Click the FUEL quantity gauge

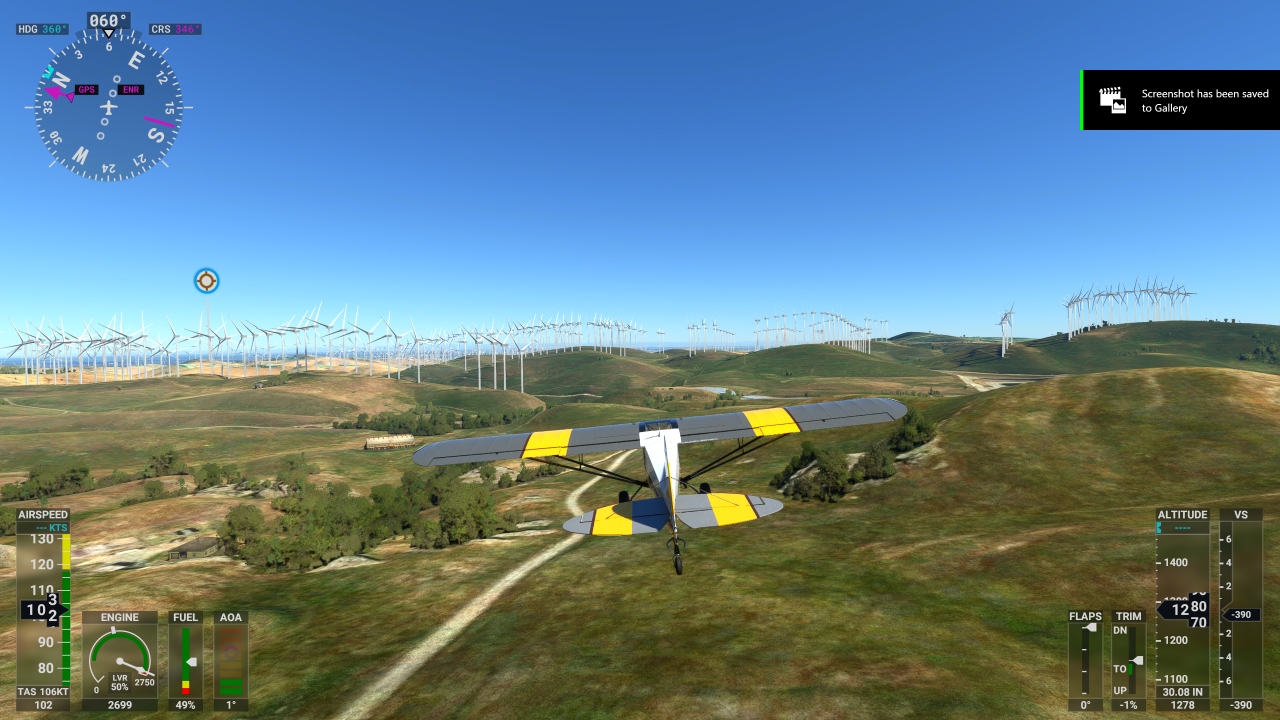(x=186, y=660)
